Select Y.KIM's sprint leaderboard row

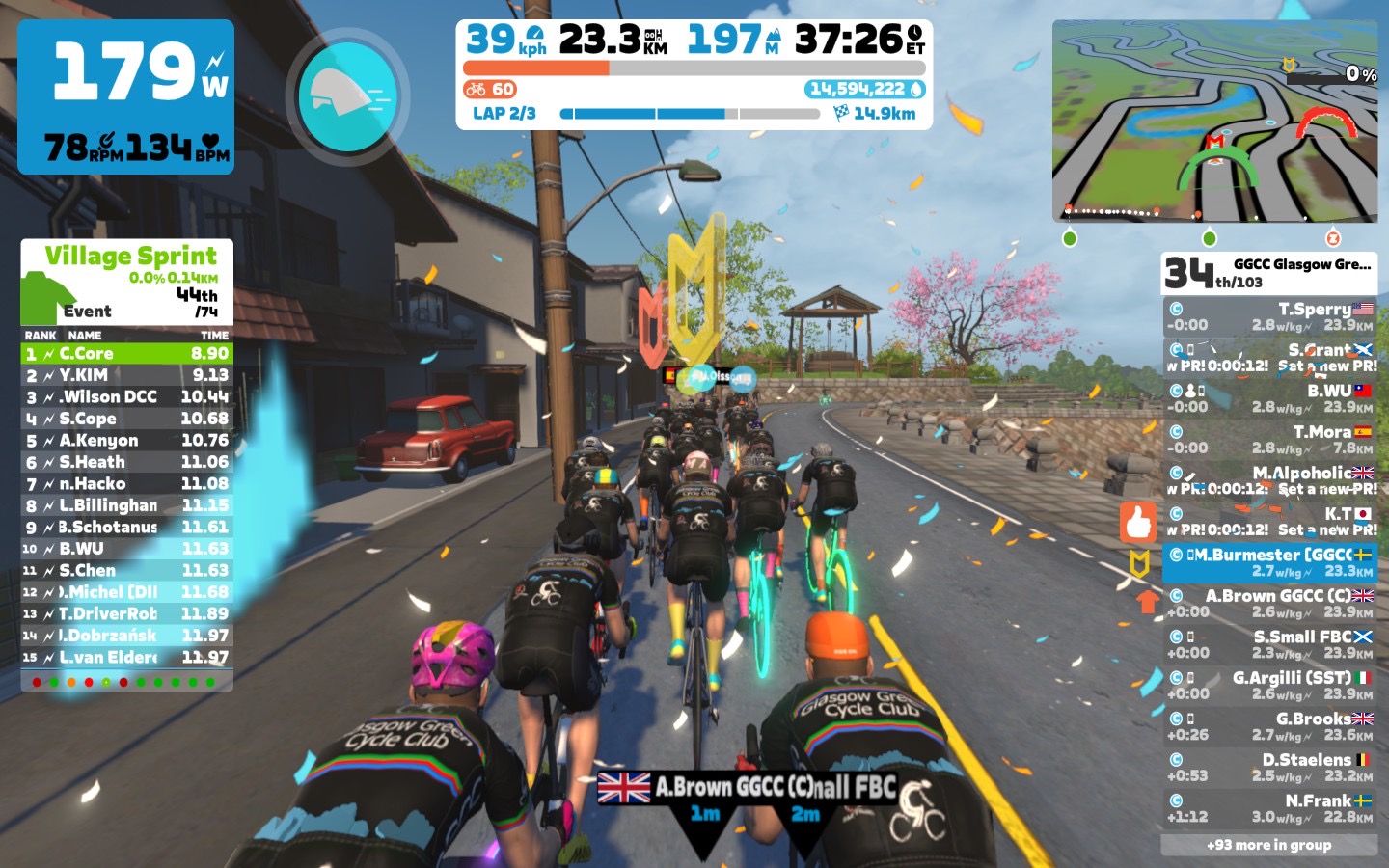pos(127,375)
